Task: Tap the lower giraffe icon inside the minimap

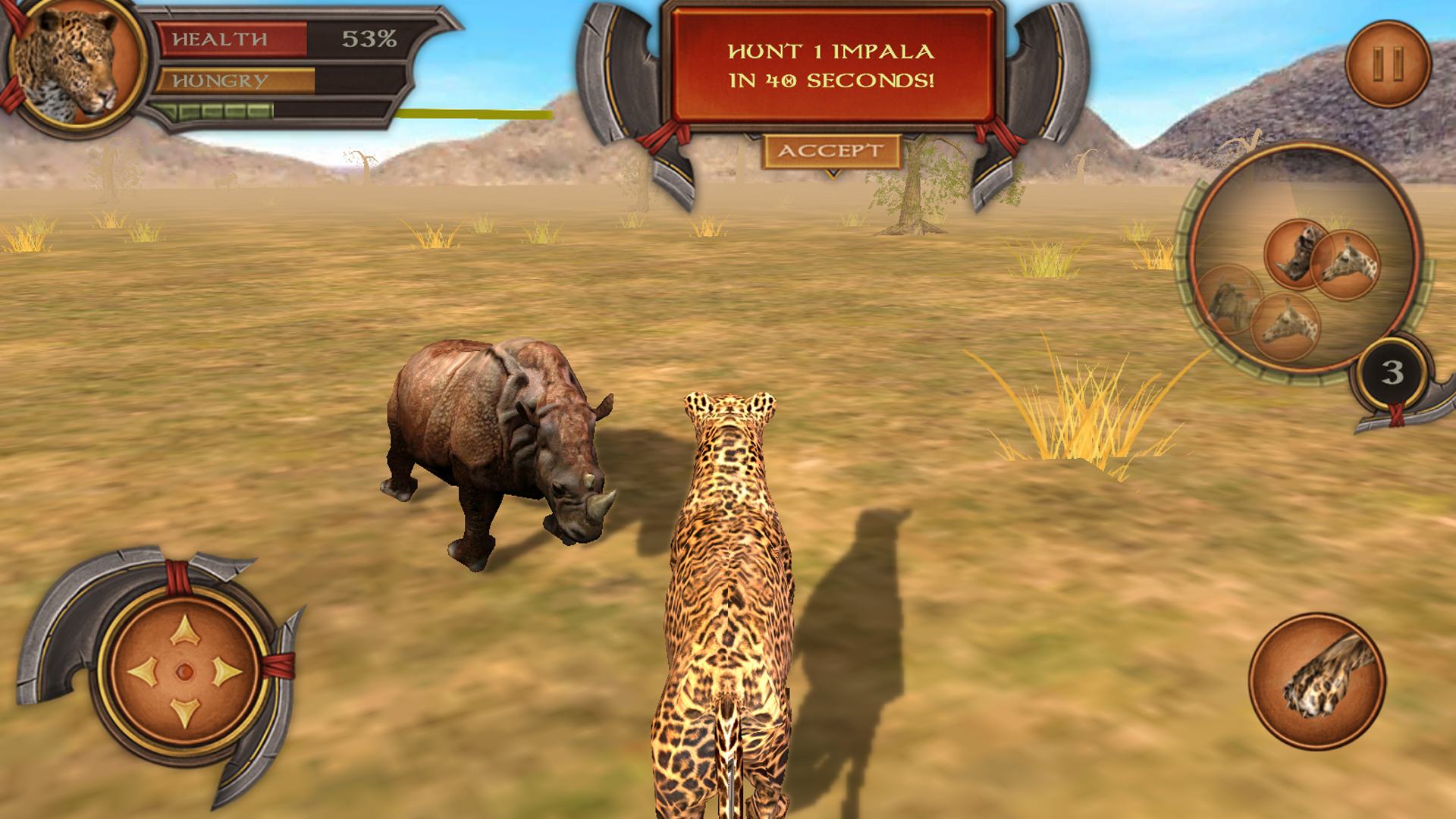Action: [1287, 322]
